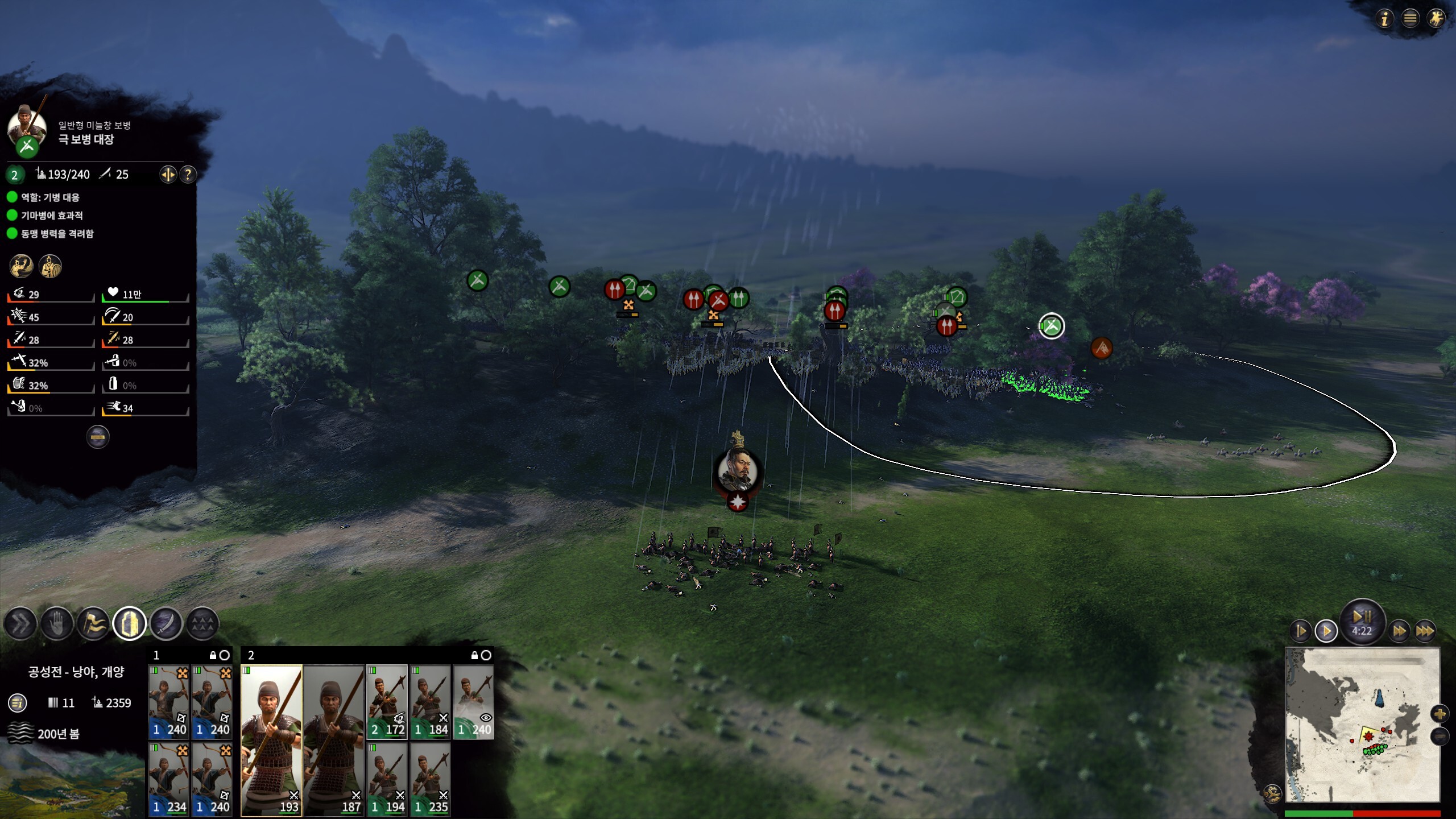
Task: Open the main menu list icon
Action: coord(1410,19)
